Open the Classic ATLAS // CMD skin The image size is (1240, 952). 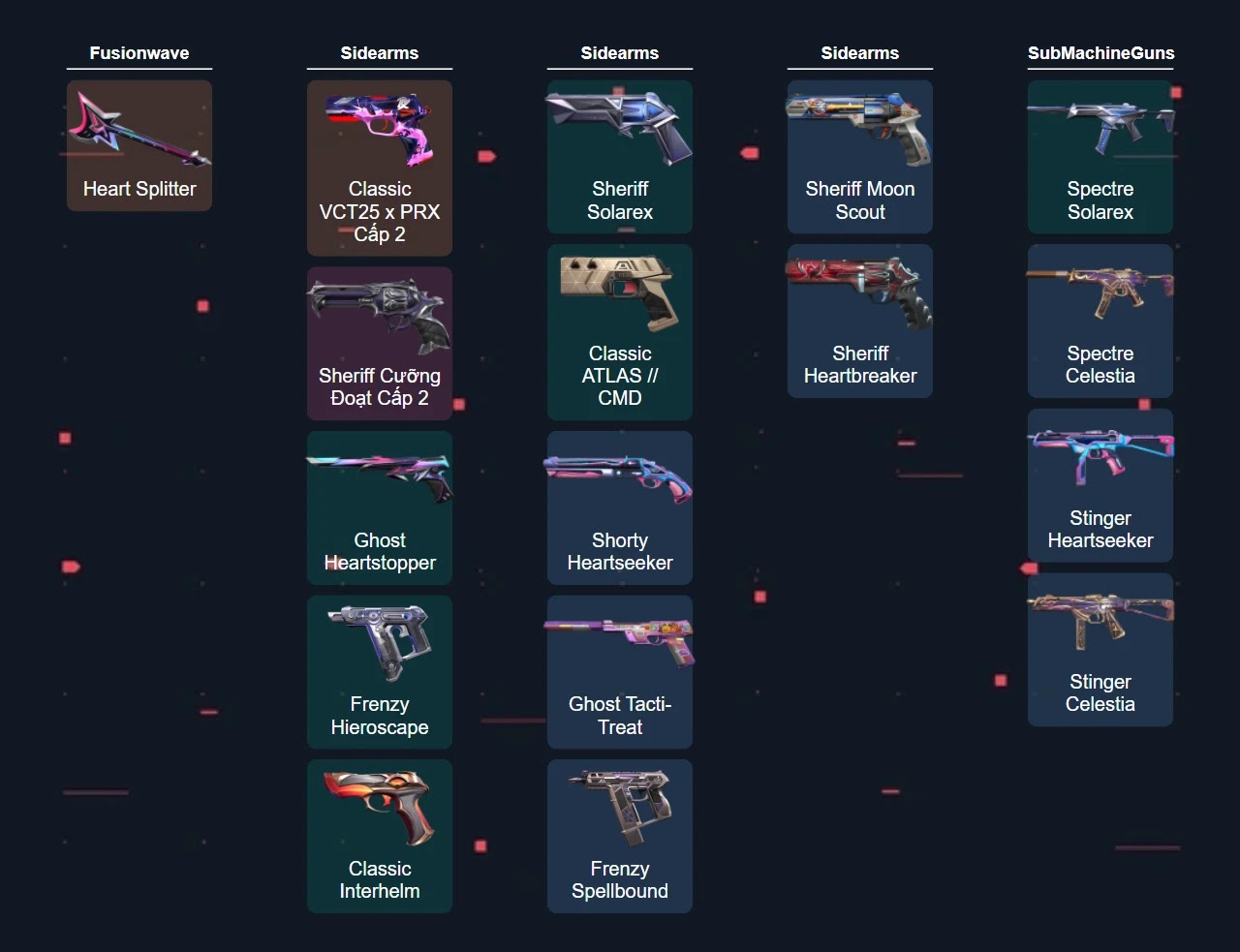click(x=619, y=332)
